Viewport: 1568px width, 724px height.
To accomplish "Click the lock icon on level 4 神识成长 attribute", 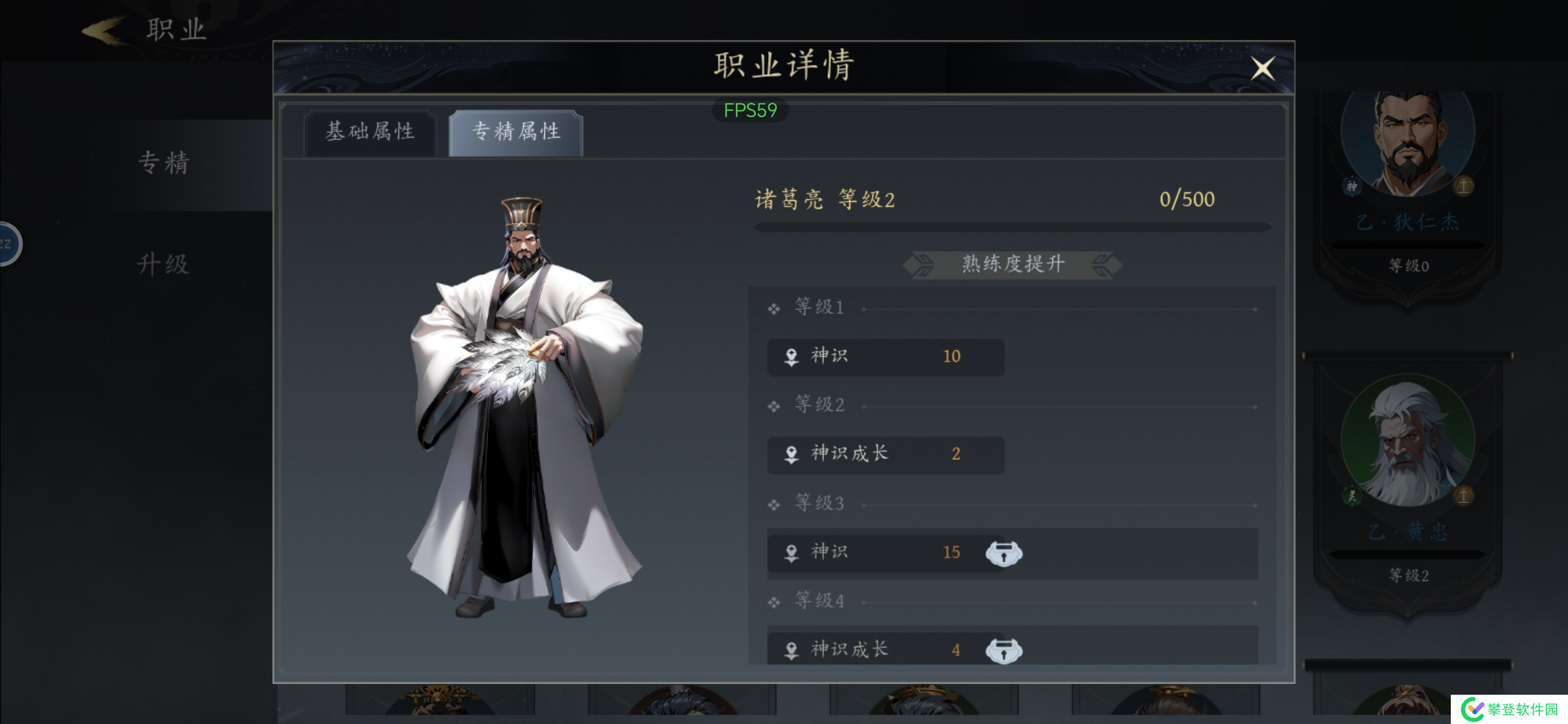I will pyautogui.click(x=1005, y=650).
